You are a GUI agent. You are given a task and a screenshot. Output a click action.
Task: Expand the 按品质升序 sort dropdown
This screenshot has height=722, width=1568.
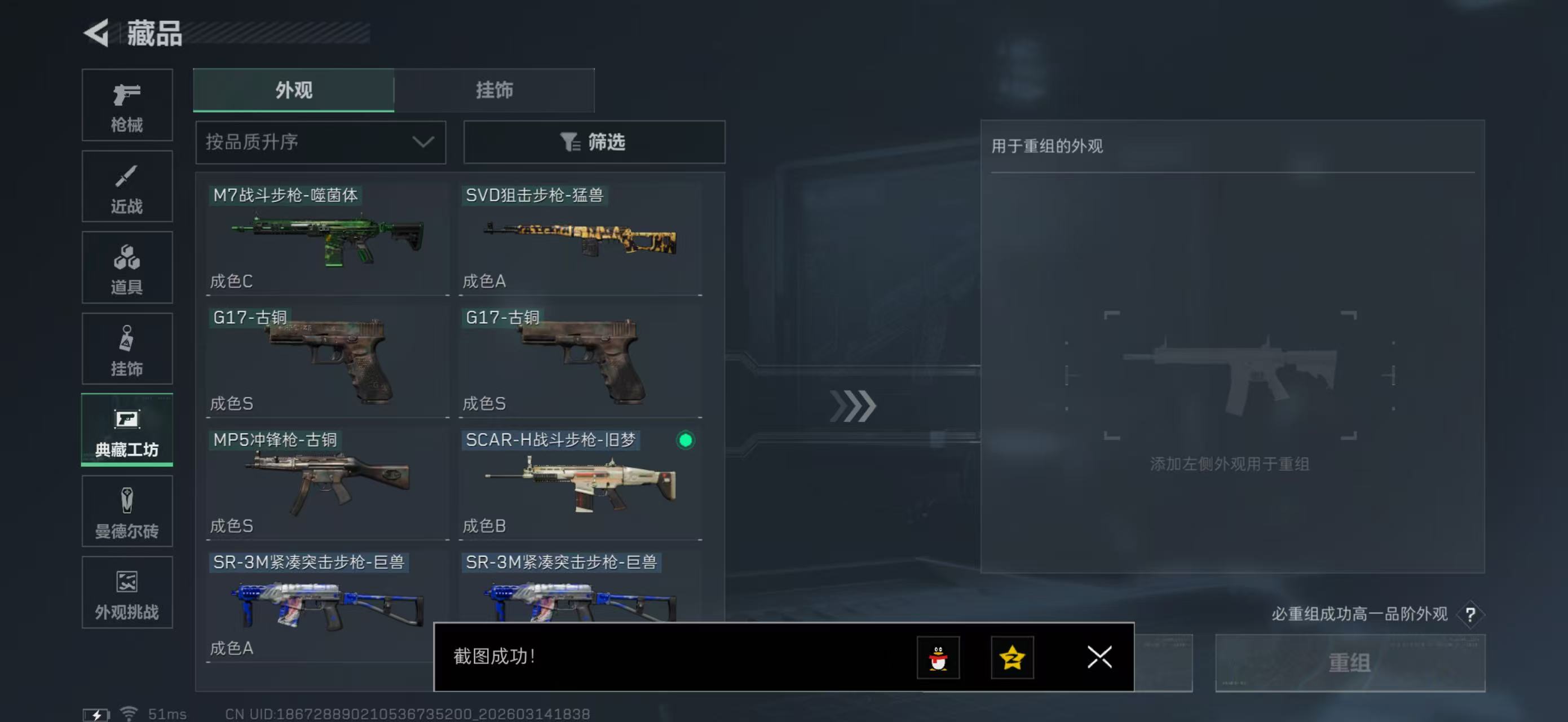(x=320, y=142)
